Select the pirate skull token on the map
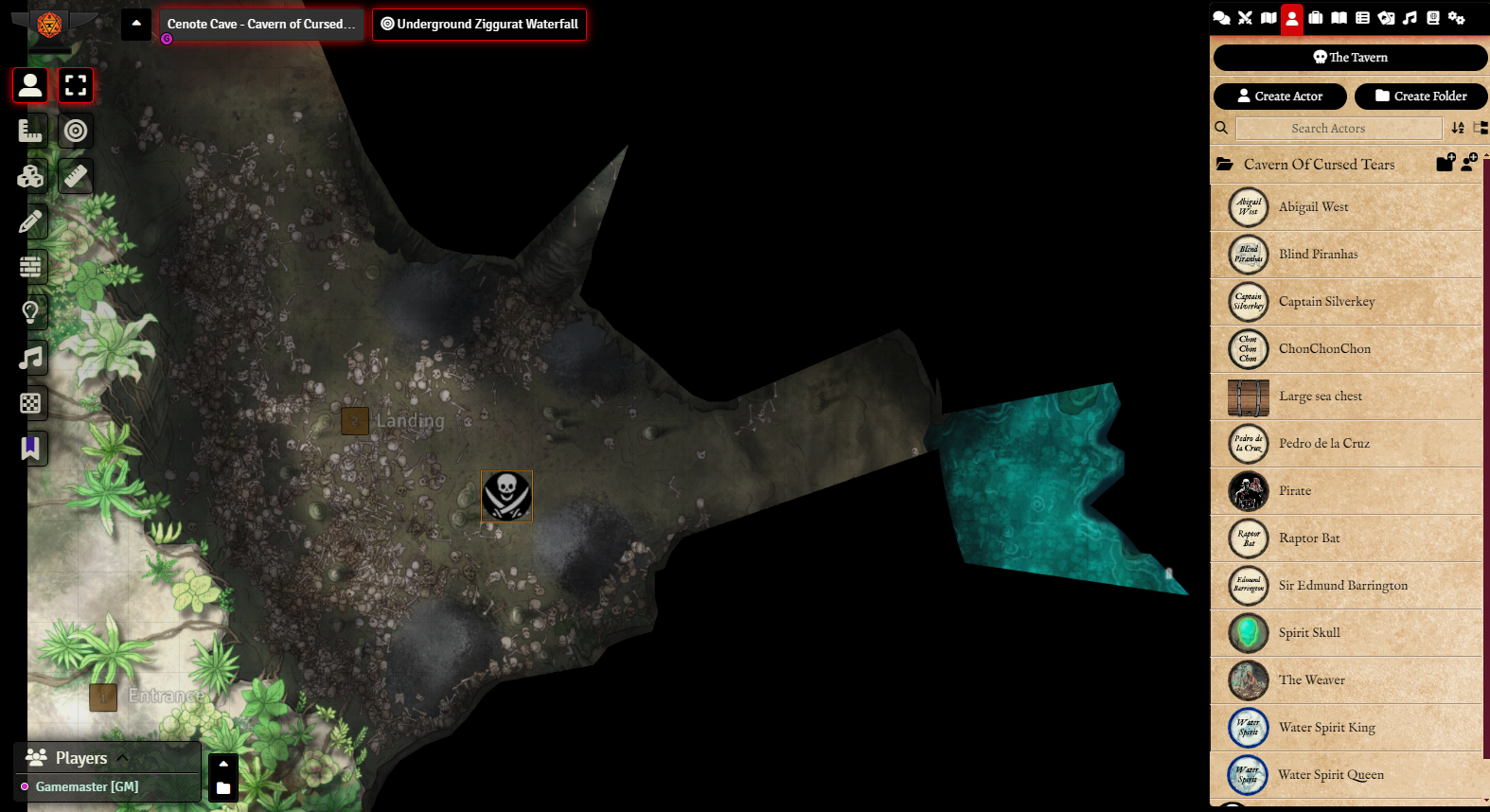 (x=506, y=496)
